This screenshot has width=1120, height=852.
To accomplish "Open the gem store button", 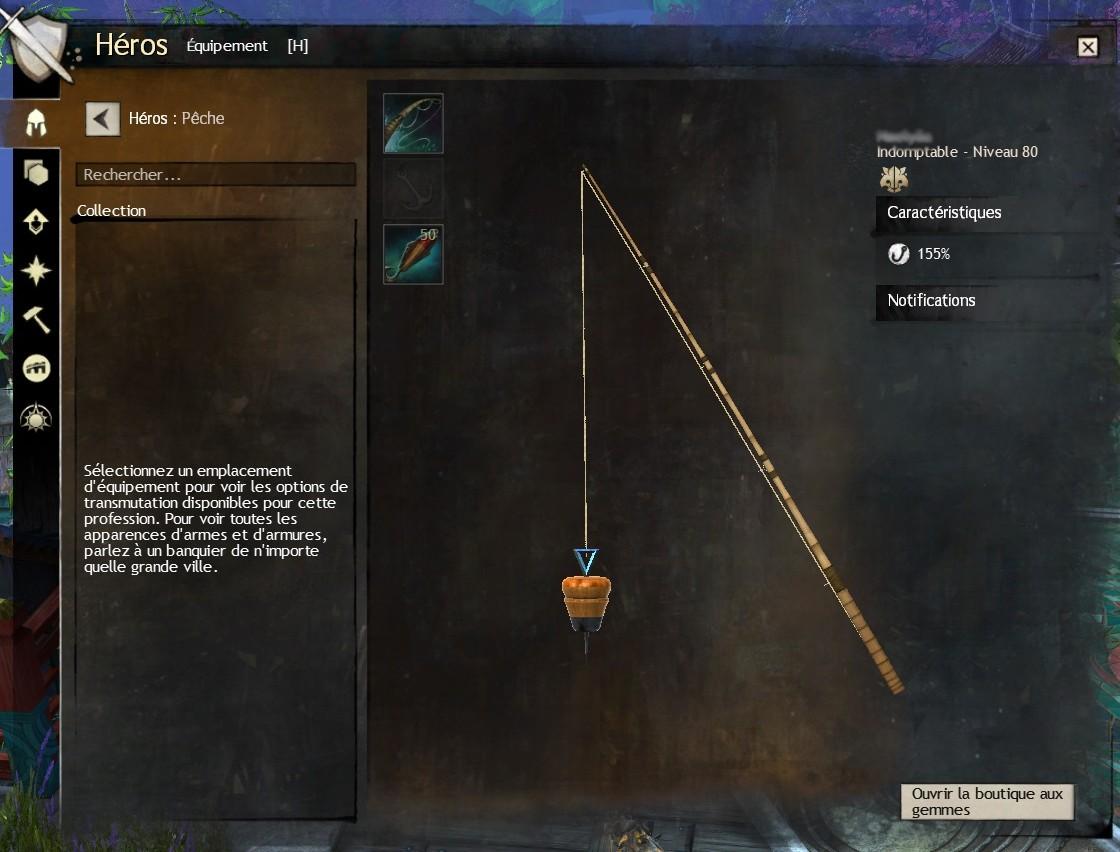I will coord(986,802).
